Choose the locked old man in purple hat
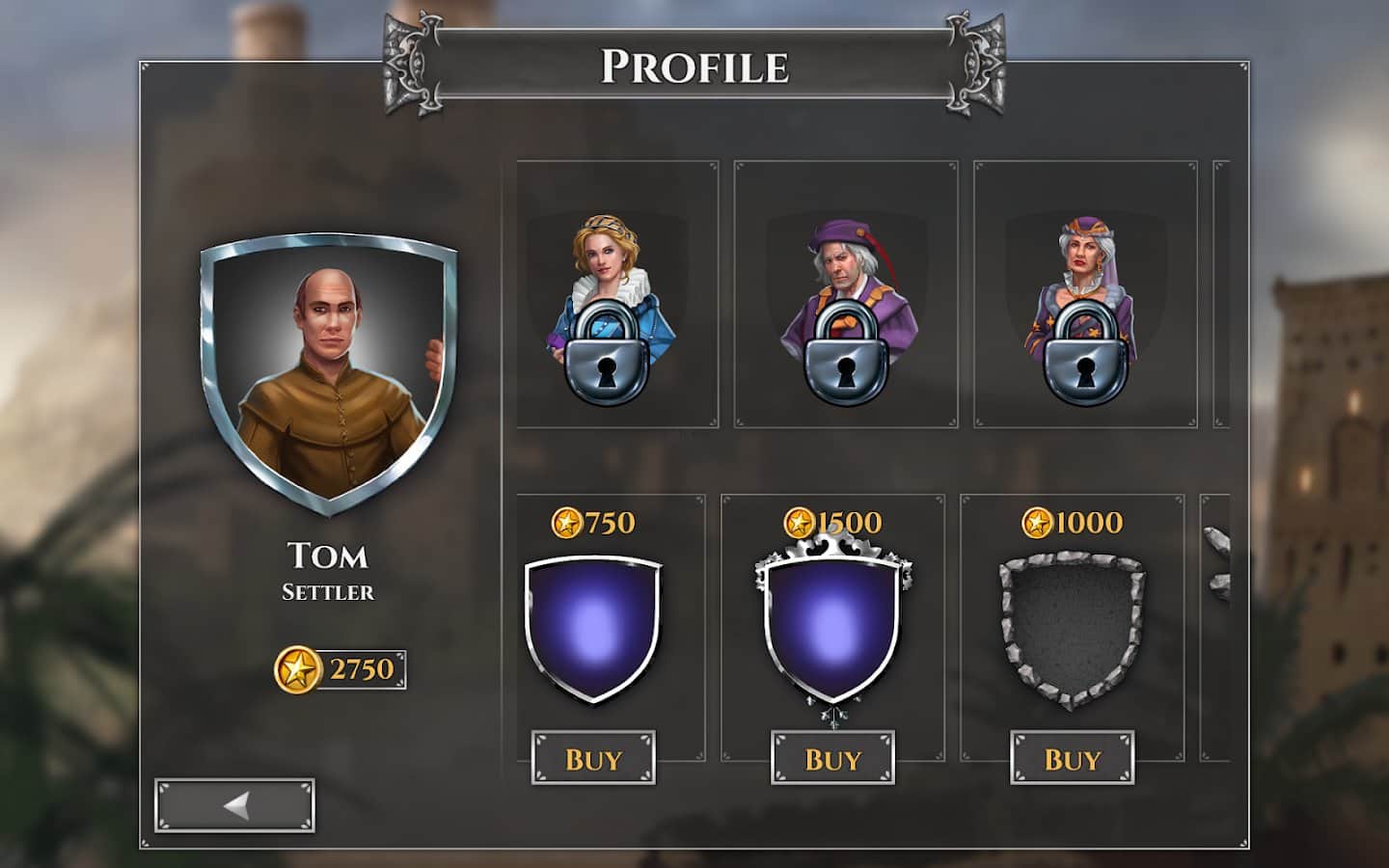The image size is (1389, 868). point(846,294)
